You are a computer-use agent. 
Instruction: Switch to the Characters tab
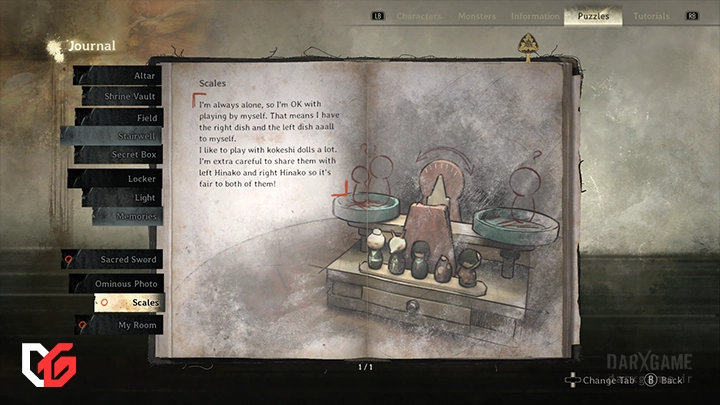[418, 16]
